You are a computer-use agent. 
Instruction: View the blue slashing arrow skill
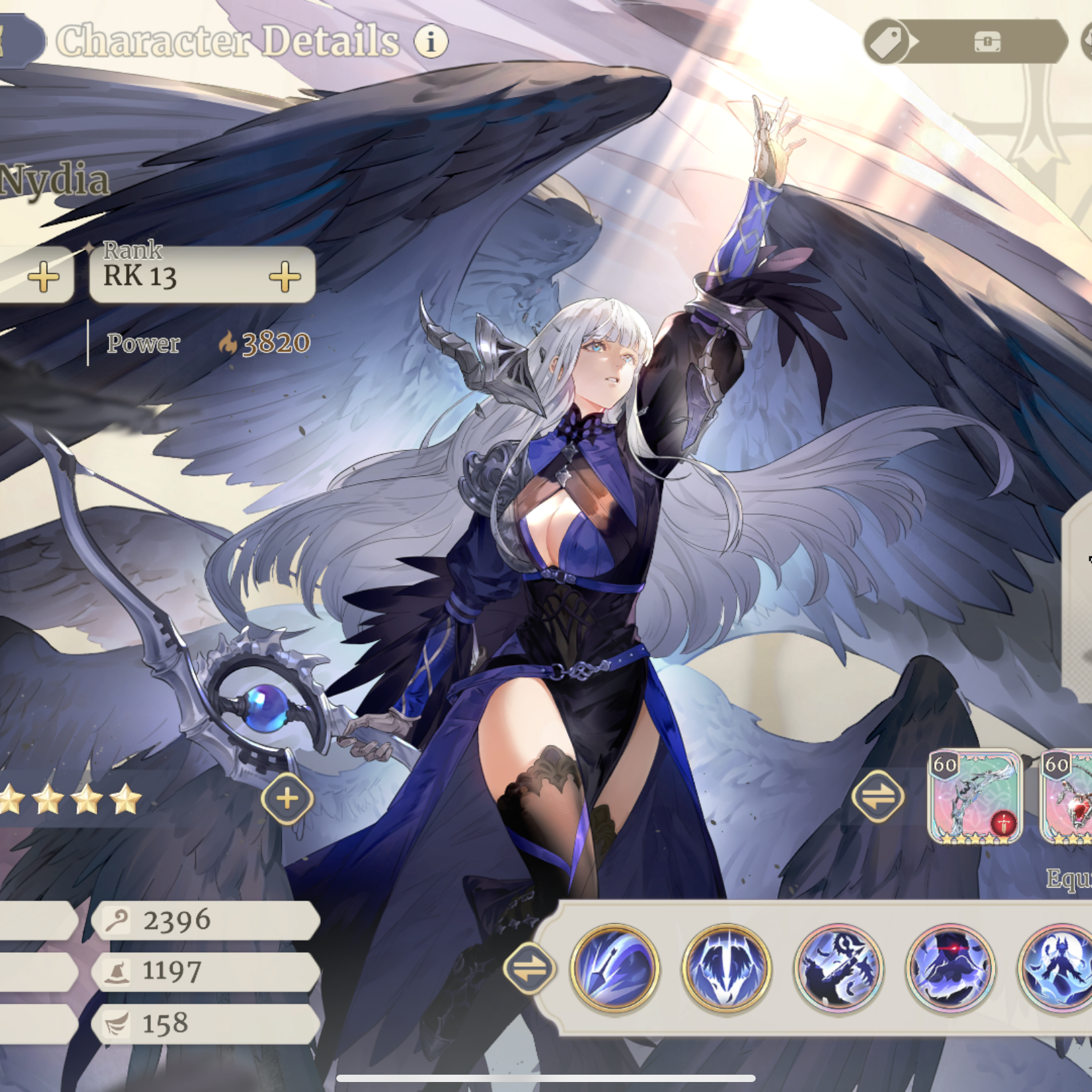pos(615,967)
